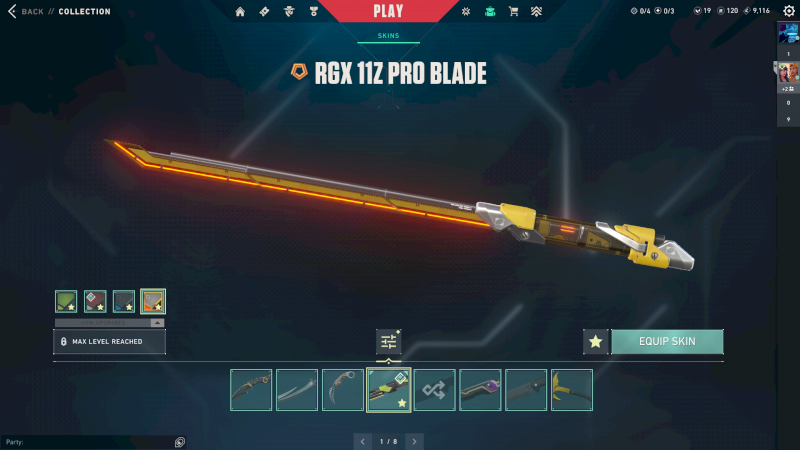Choose the yellow-orange color variant
This screenshot has height=450, width=800.
(x=153, y=301)
